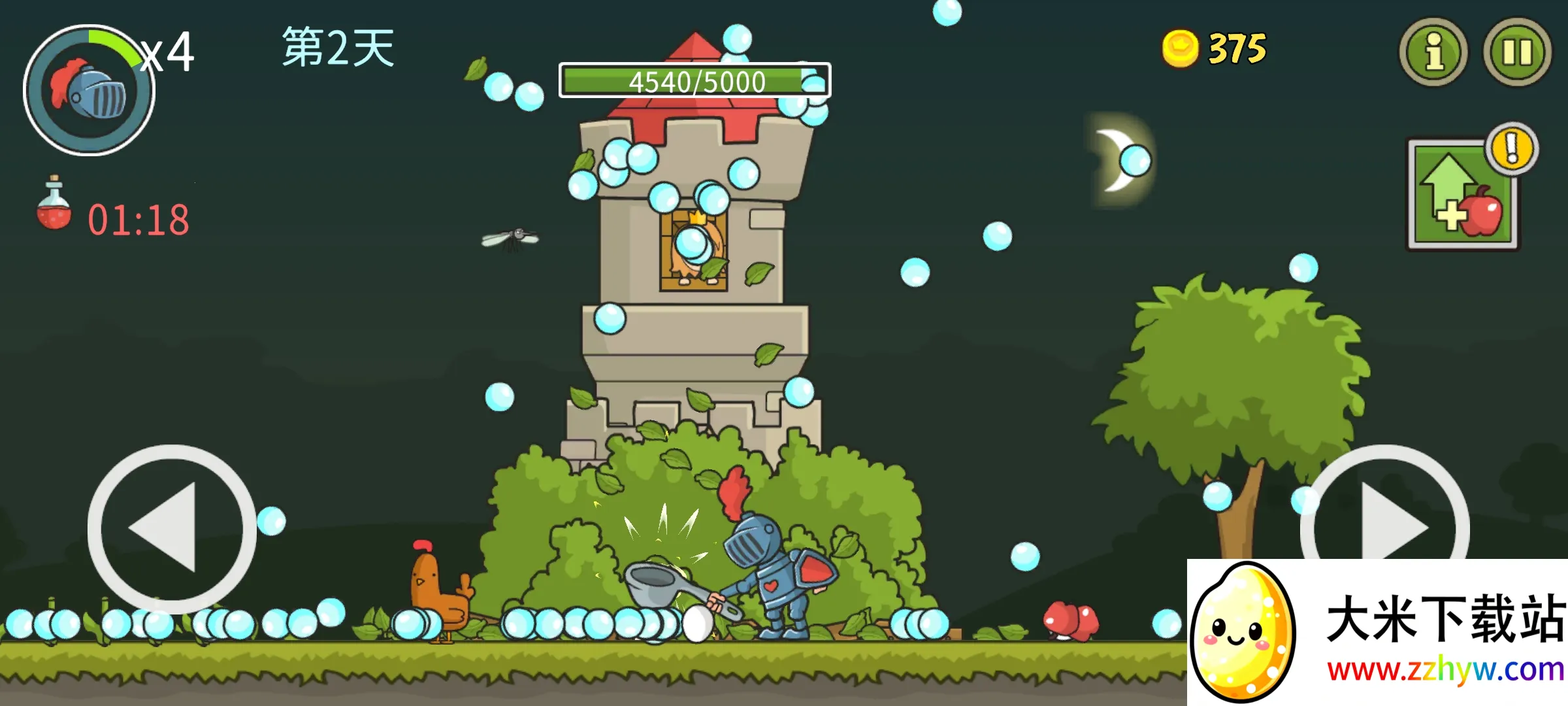Tap the left arrow move button
The height and width of the screenshot is (706, 1568).
pyautogui.click(x=171, y=528)
